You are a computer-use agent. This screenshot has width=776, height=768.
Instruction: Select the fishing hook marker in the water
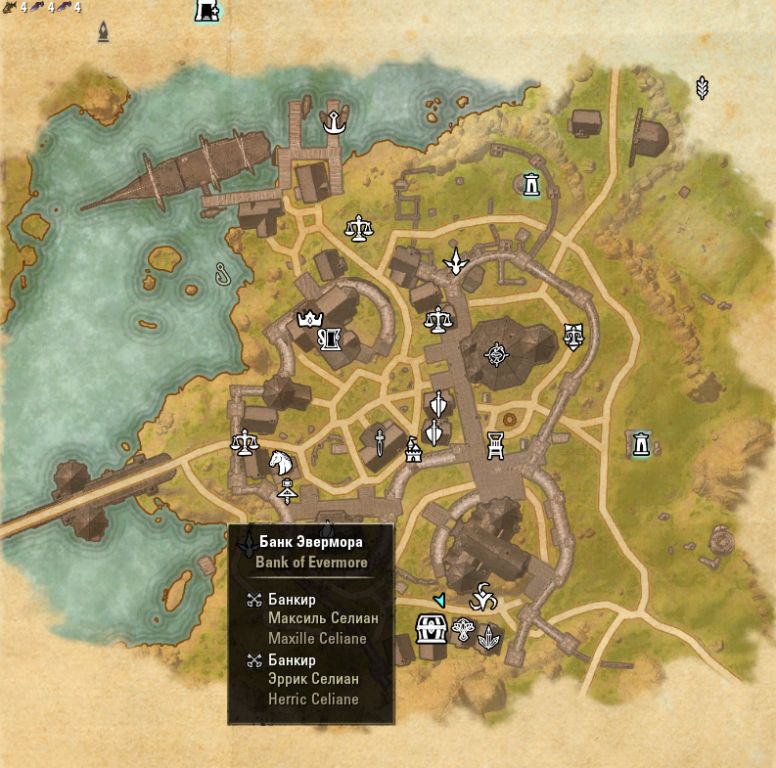point(222,271)
